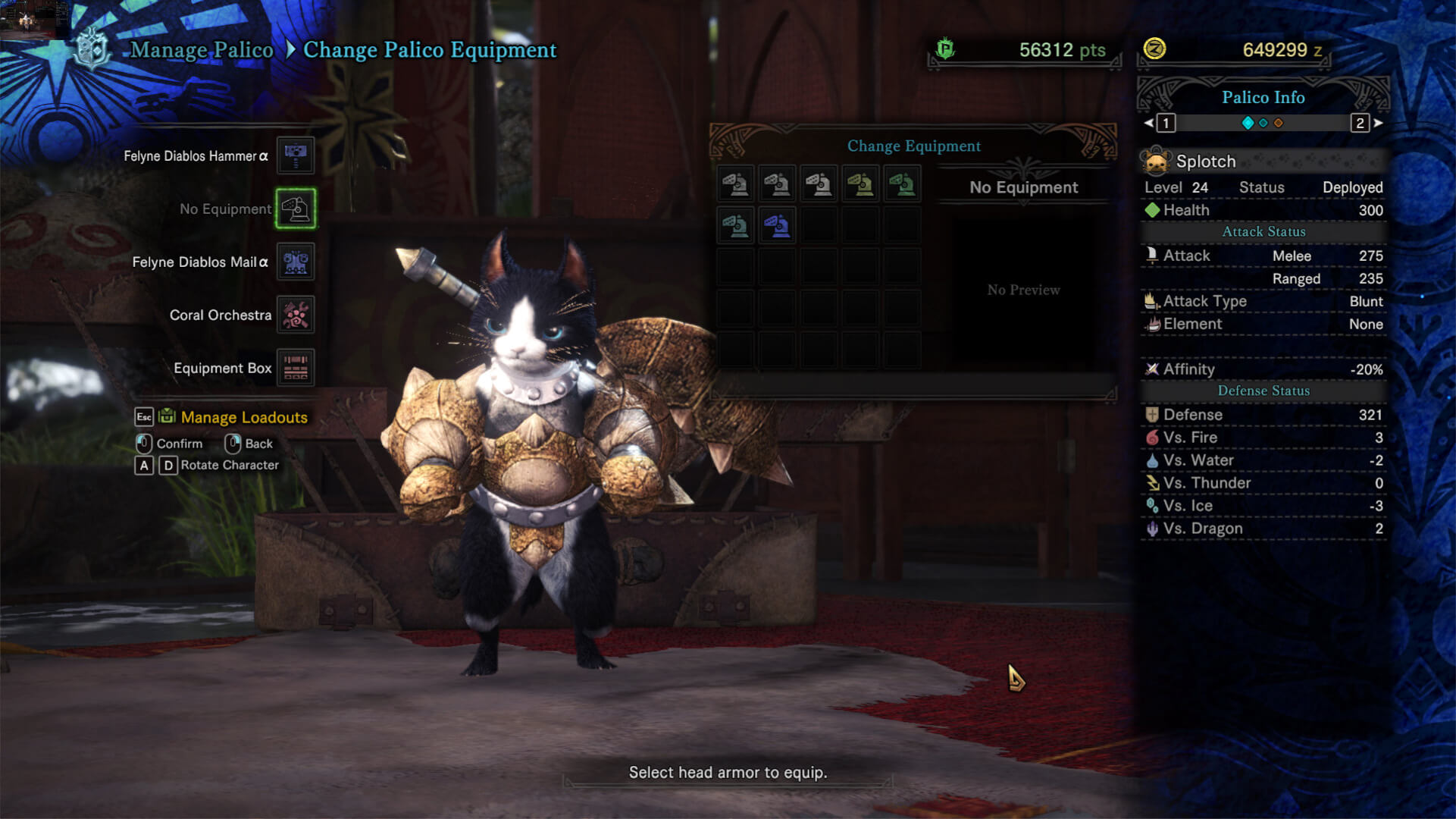Open Manage Loadouts
Image resolution: width=1456 pixels, height=819 pixels.
click(x=243, y=417)
